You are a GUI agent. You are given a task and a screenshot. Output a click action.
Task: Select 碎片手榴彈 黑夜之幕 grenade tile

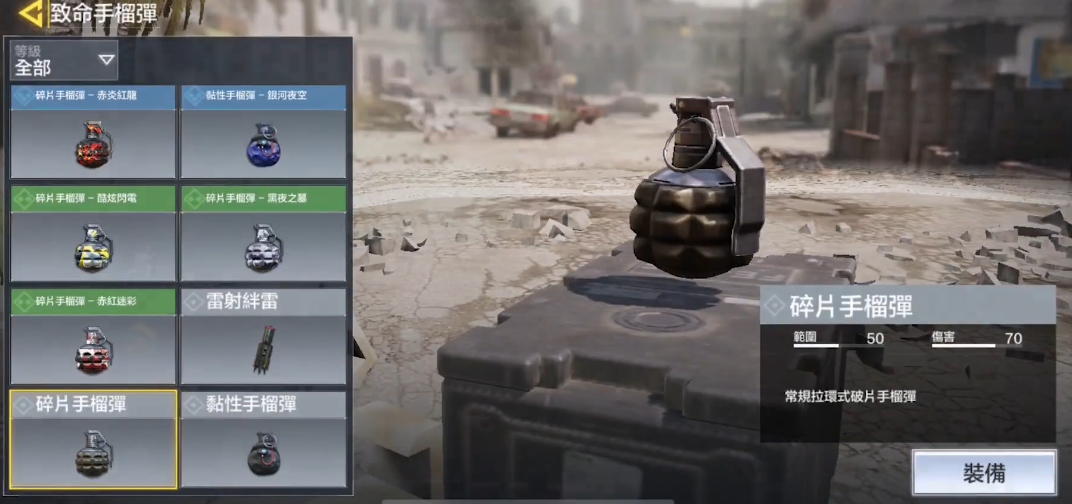(x=263, y=233)
